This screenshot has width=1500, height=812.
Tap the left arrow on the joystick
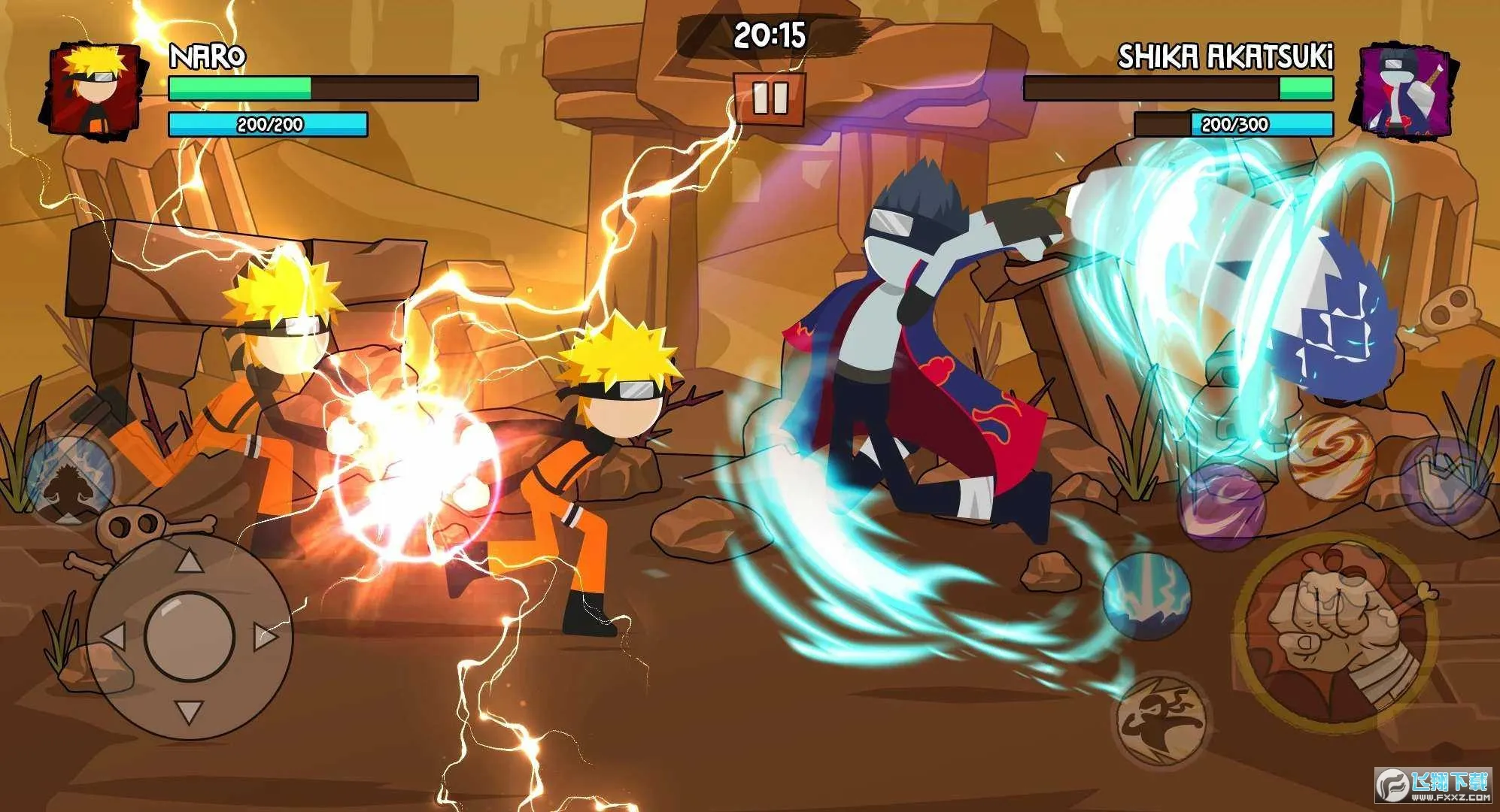(x=114, y=637)
